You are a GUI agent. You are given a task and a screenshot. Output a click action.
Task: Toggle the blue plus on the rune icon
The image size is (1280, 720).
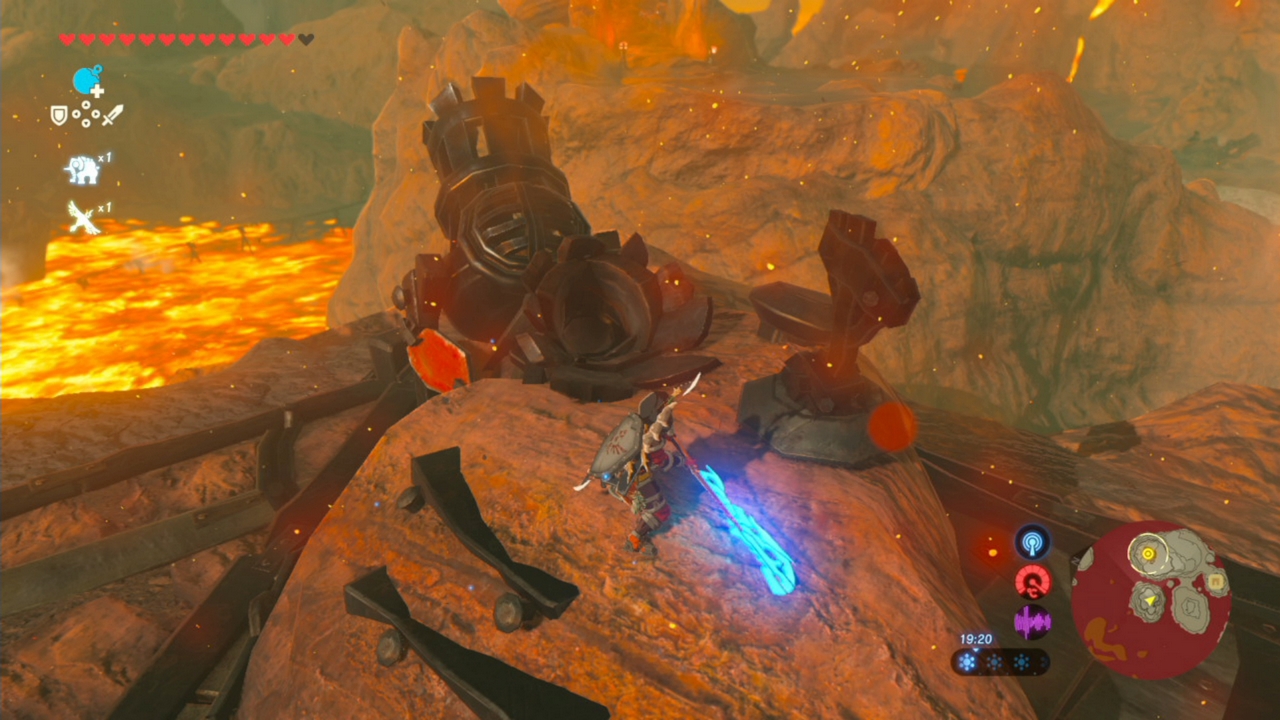[x=96, y=90]
